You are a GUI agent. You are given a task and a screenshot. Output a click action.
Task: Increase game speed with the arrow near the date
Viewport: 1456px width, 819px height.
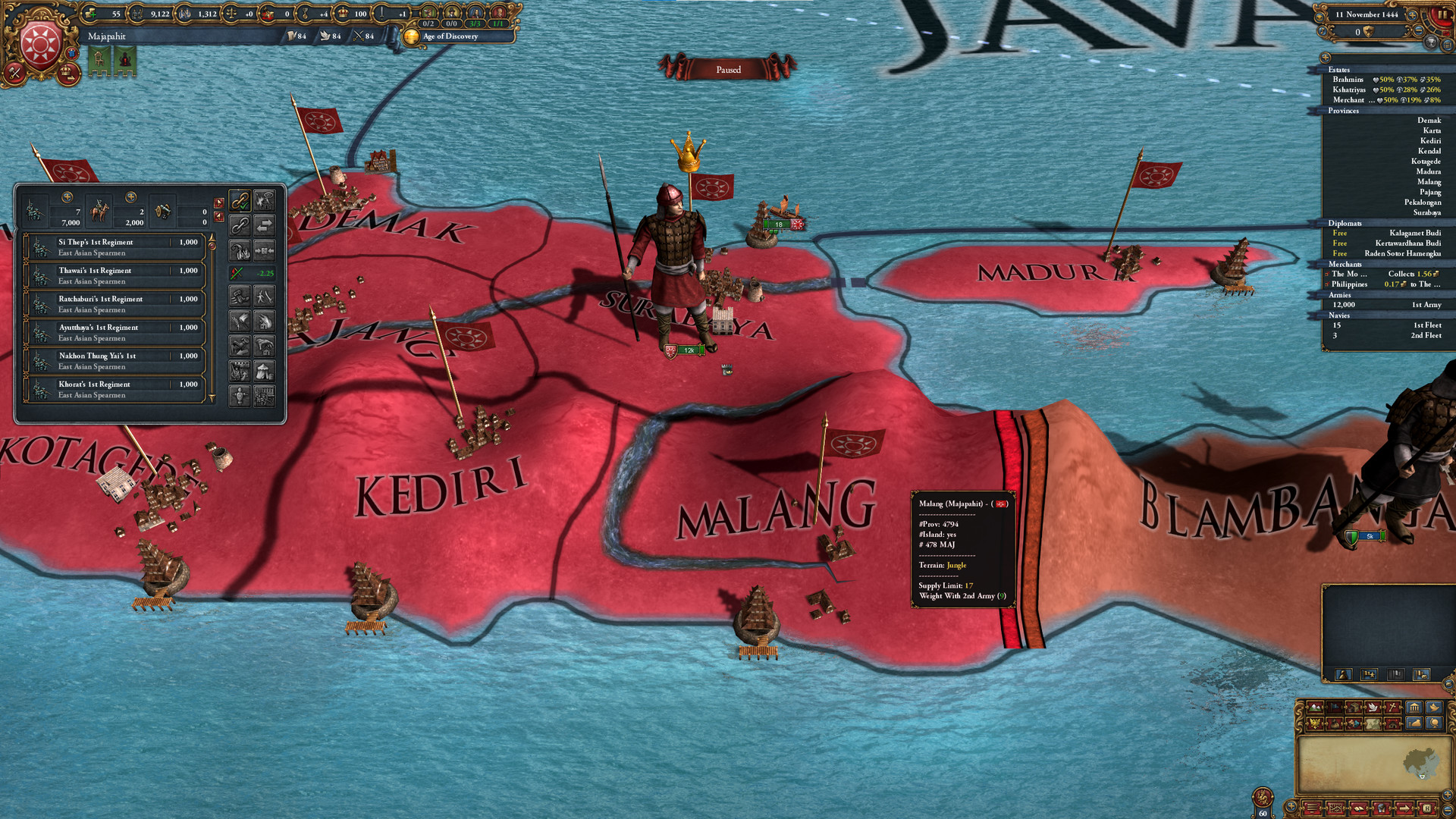click(x=1412, y=16)
